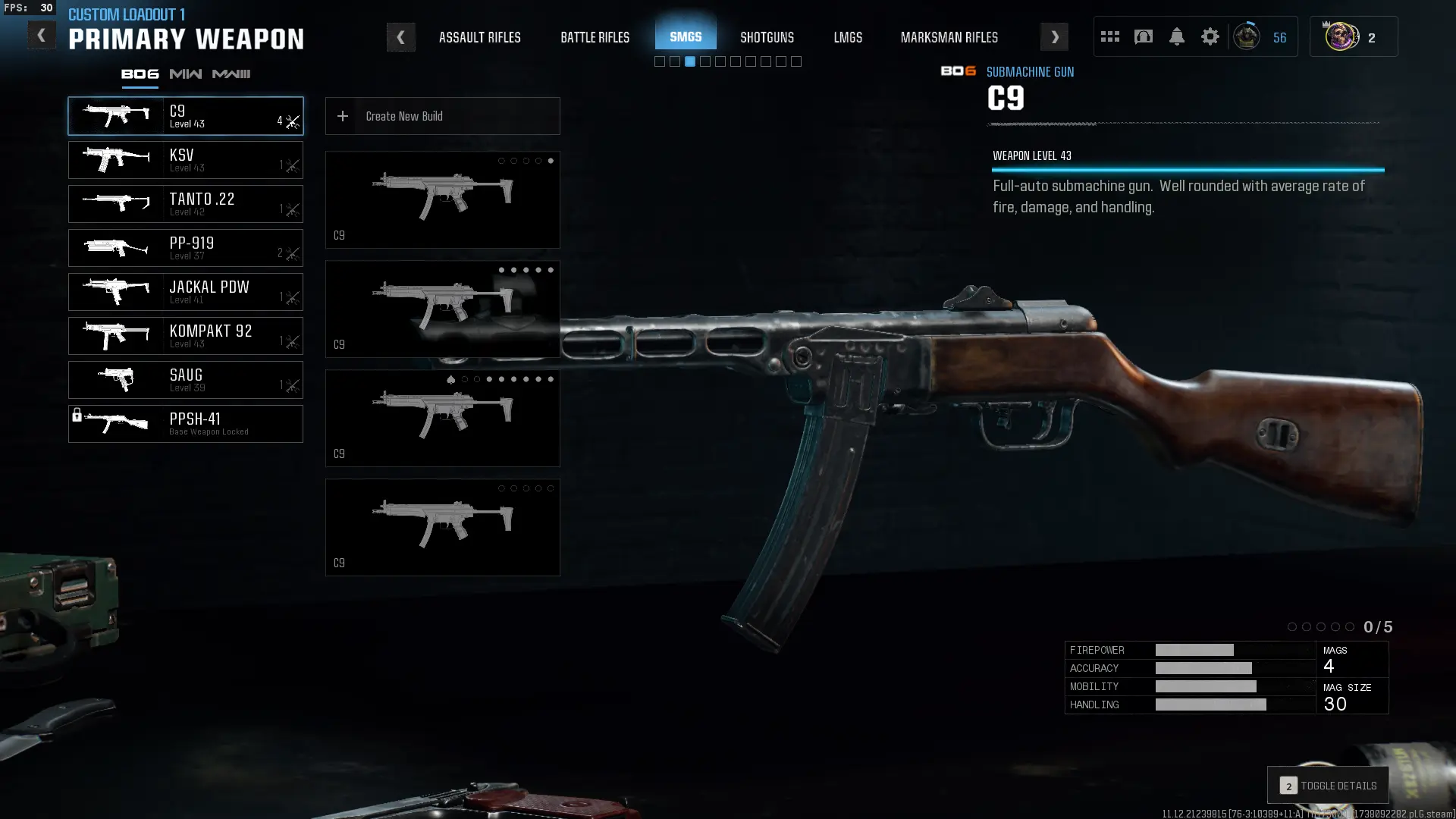Viewport: 1456px width, 819px height.
Task: Click the right arrow for more weapon categories
Action: click(1054, 37)
